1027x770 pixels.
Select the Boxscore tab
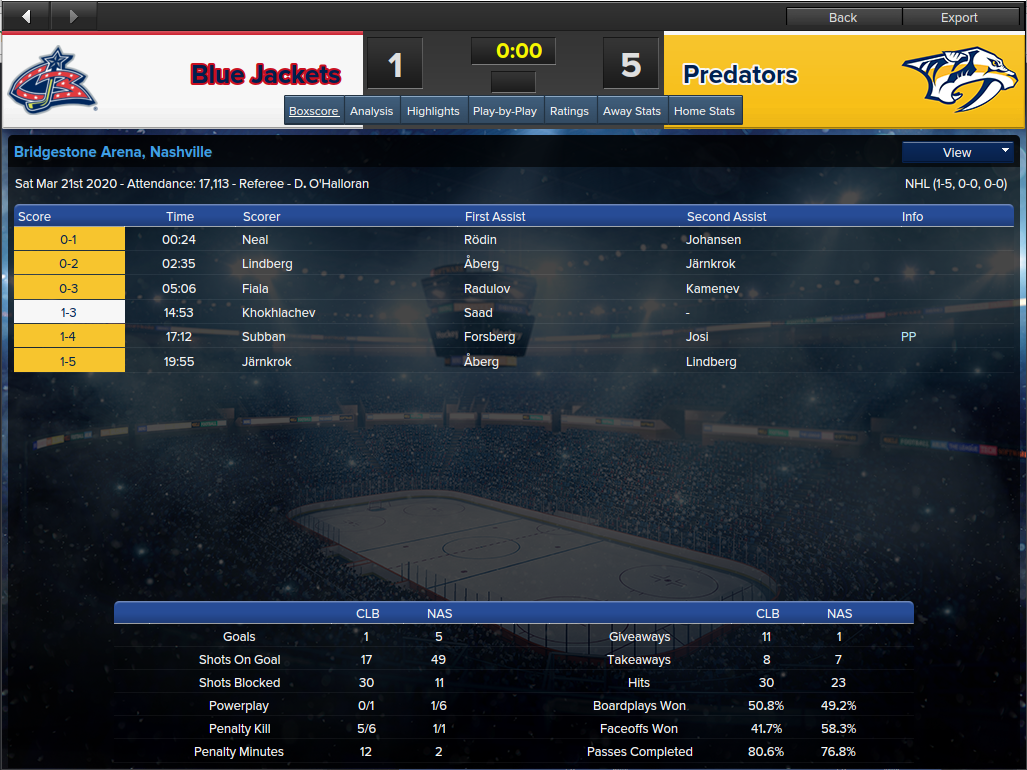tap(314, 111)
